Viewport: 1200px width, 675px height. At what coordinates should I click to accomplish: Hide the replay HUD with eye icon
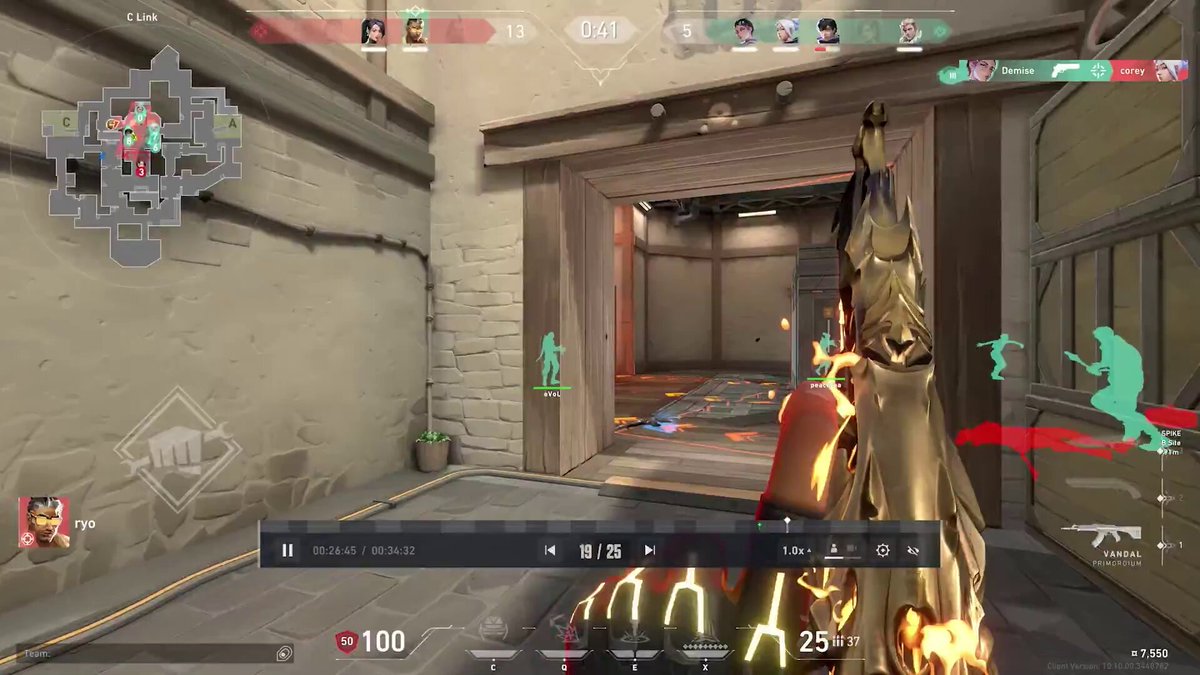click(912, 550)
